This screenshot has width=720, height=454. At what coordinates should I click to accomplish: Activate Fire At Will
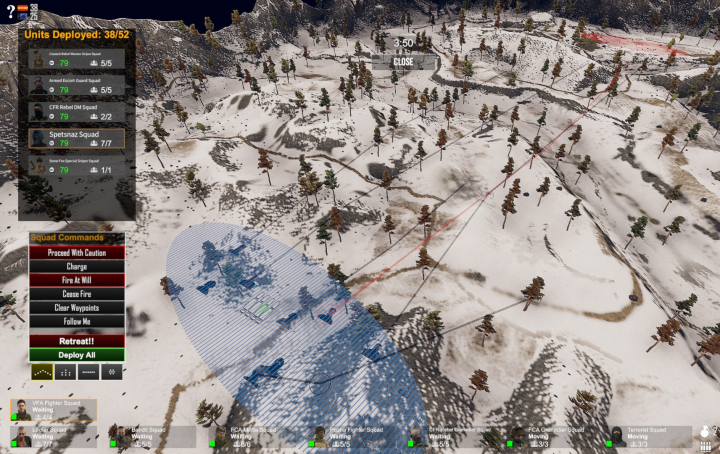[x=76, y=281]
